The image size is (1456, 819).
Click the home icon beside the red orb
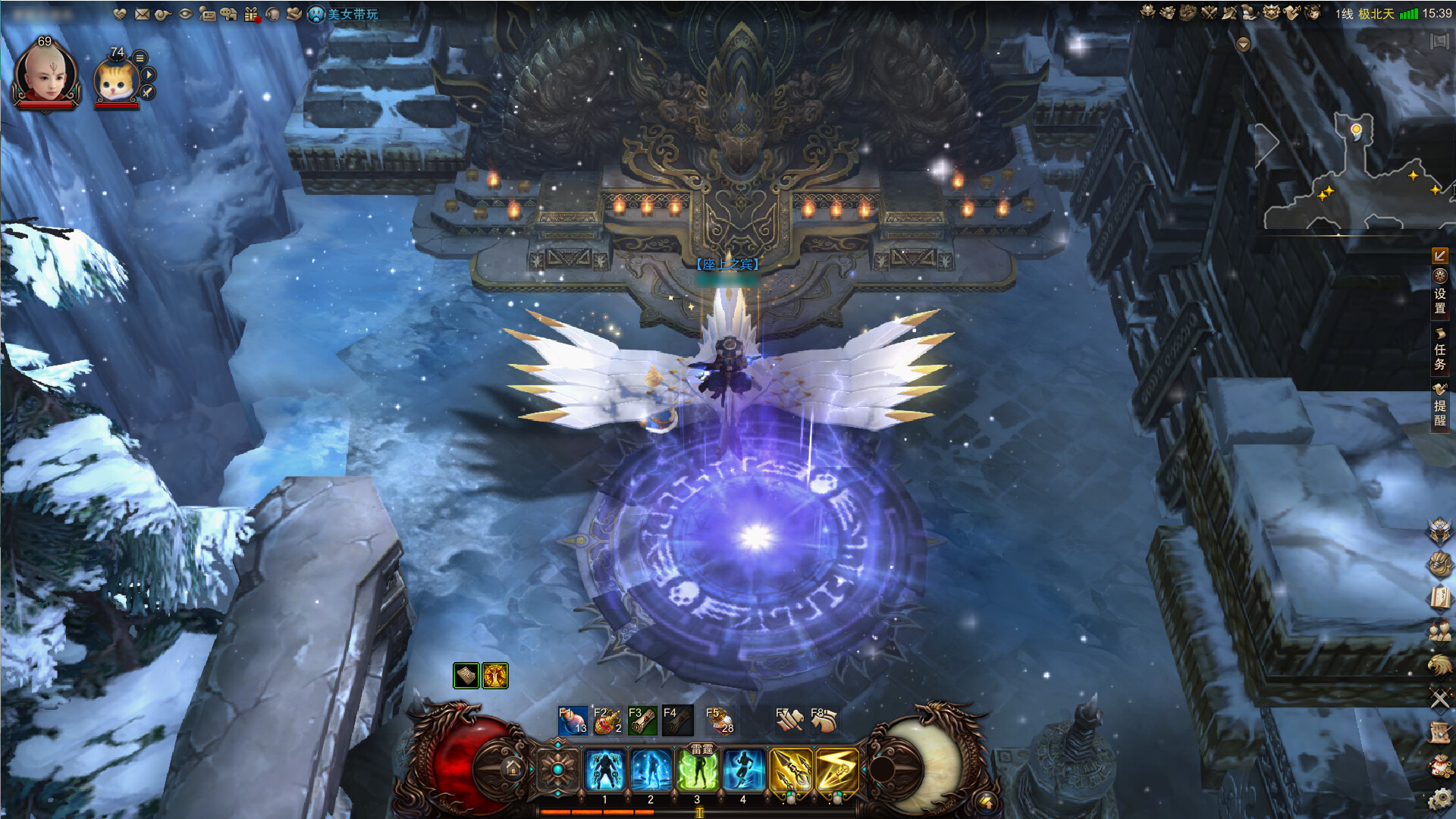[x=513, y=768]
